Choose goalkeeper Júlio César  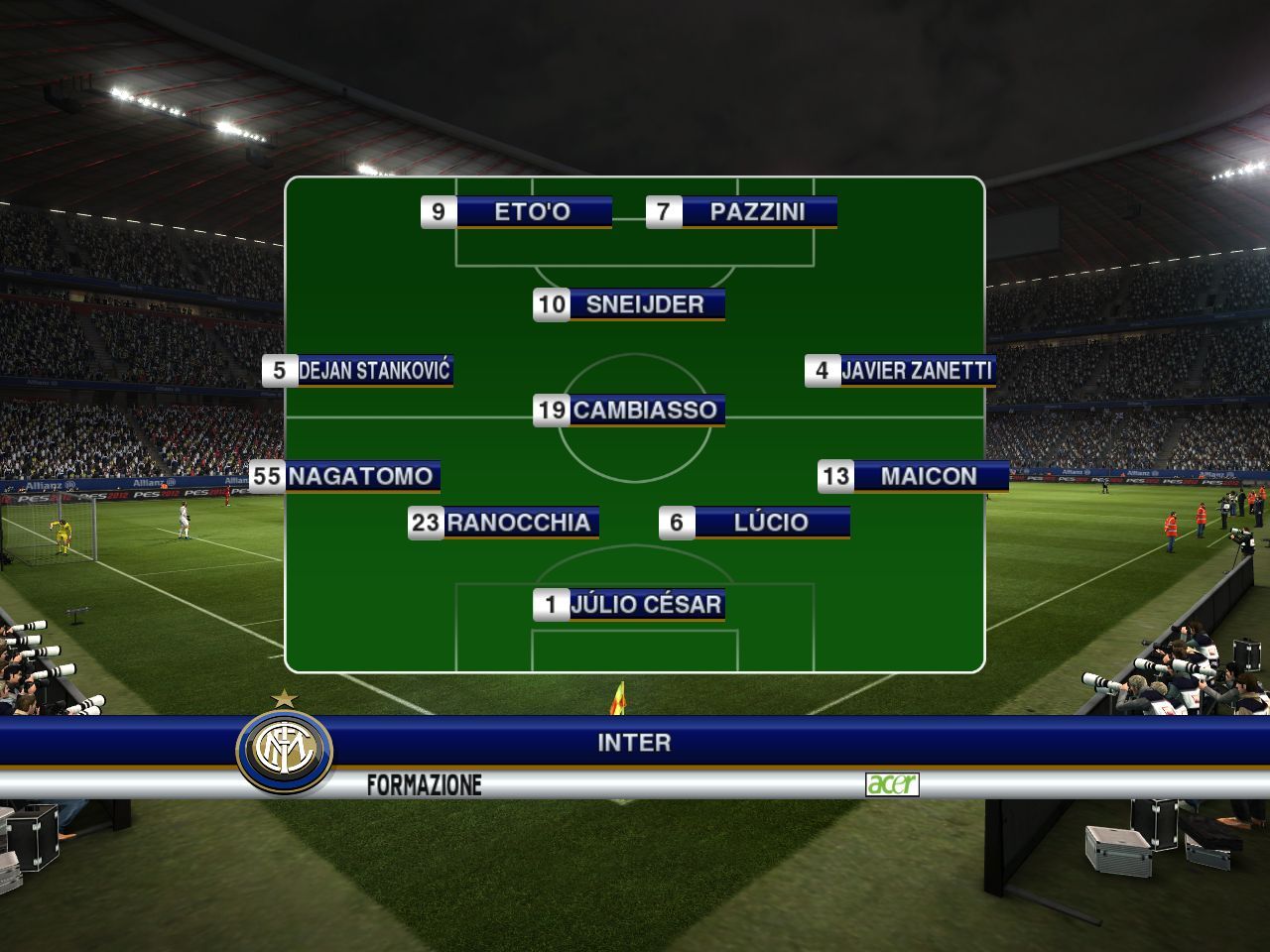click(x=629, y=604)
